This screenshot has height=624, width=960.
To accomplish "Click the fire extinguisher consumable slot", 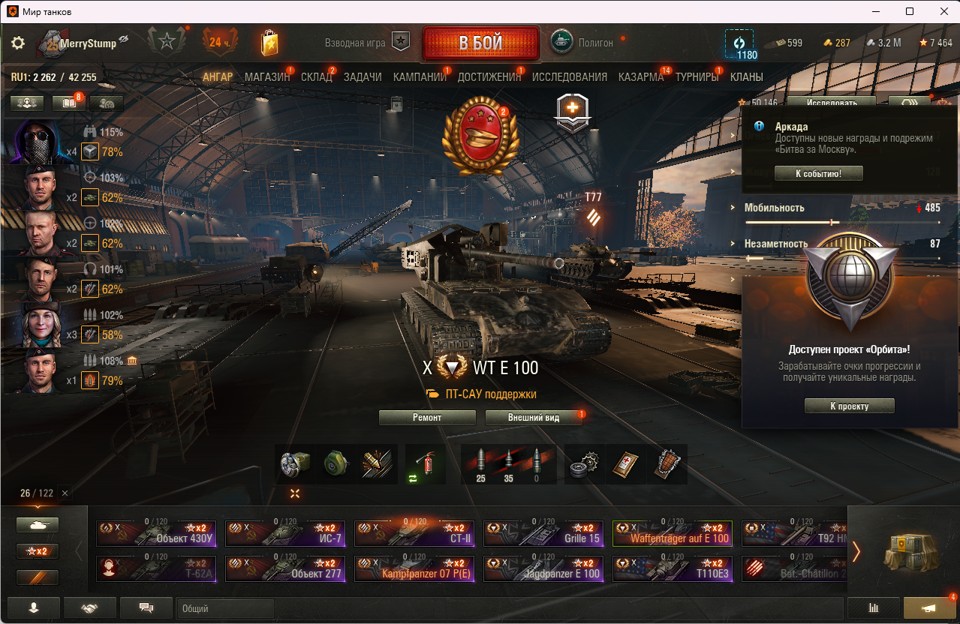I will coord(424,464).
